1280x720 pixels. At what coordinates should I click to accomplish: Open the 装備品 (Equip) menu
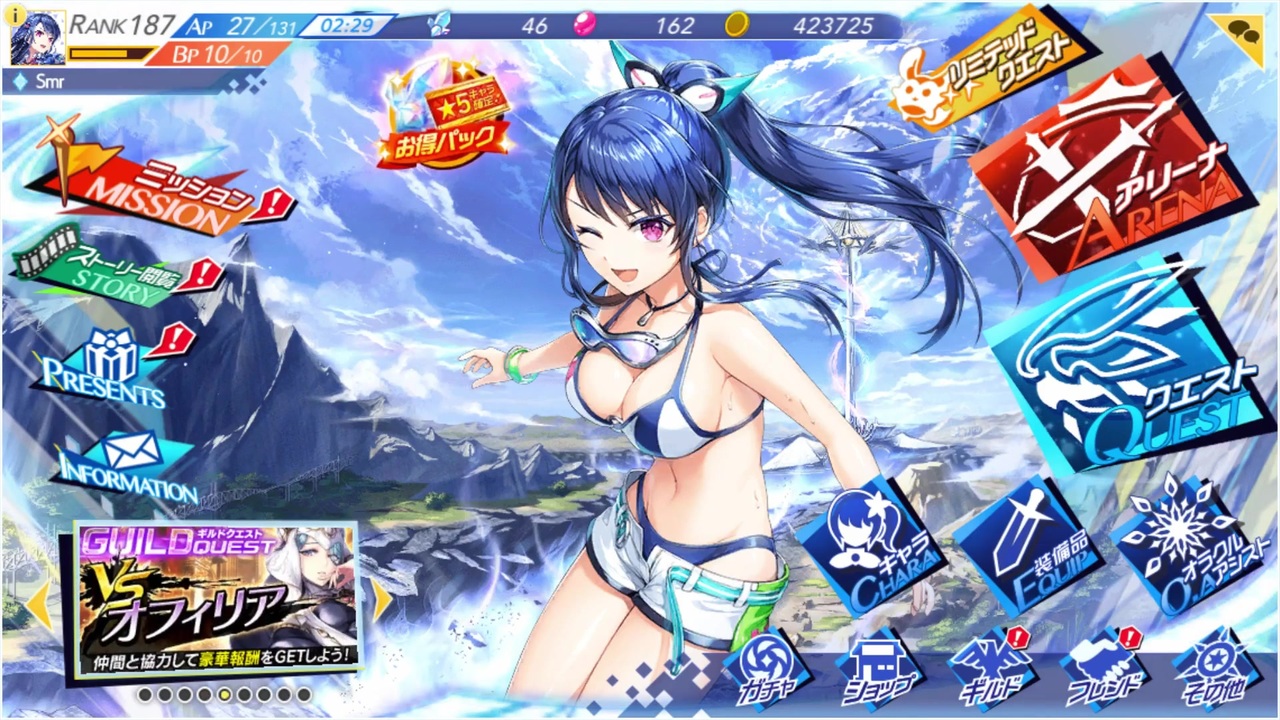point(1030,545)
